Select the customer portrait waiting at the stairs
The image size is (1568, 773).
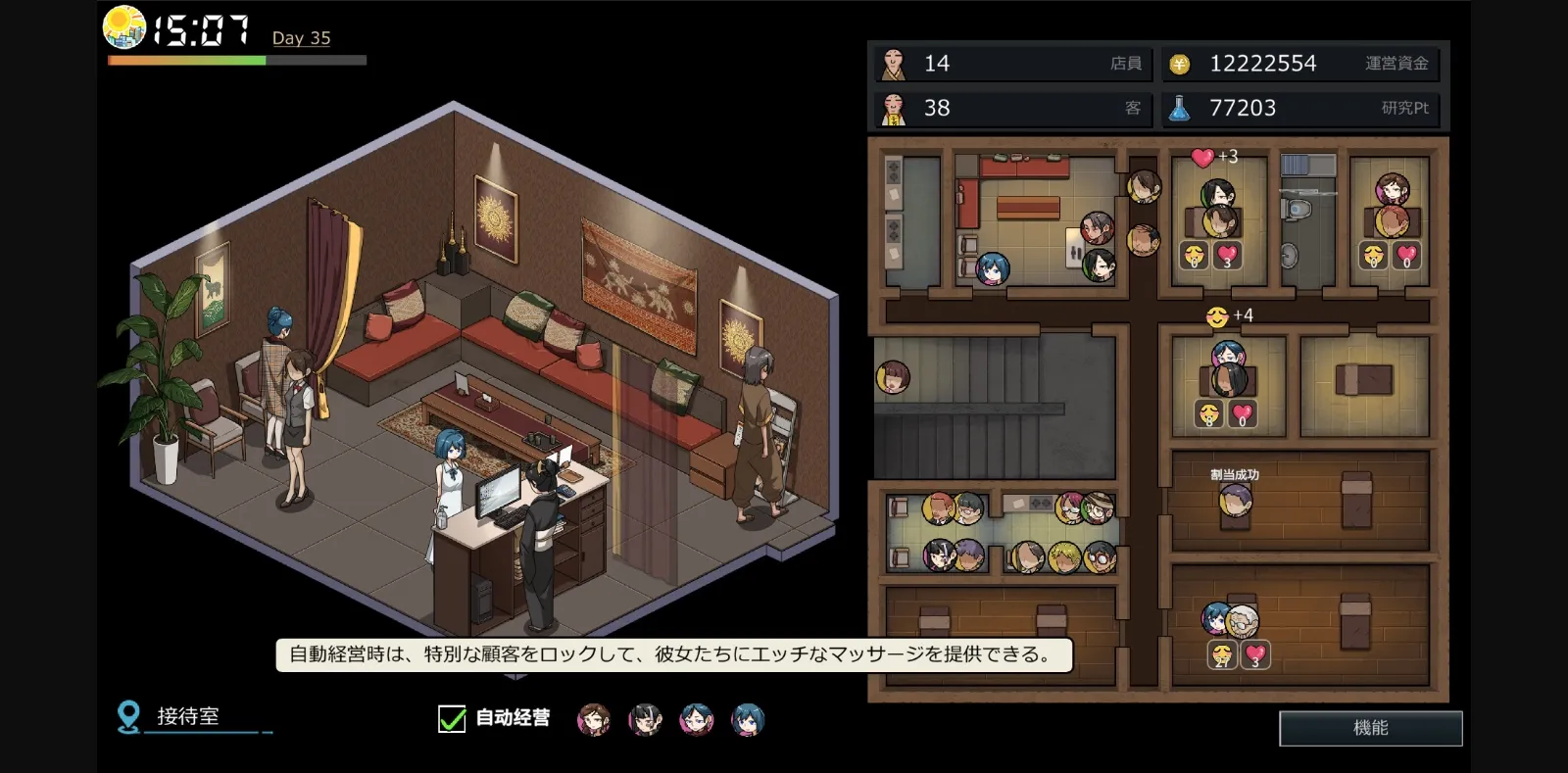pos(892,377)
